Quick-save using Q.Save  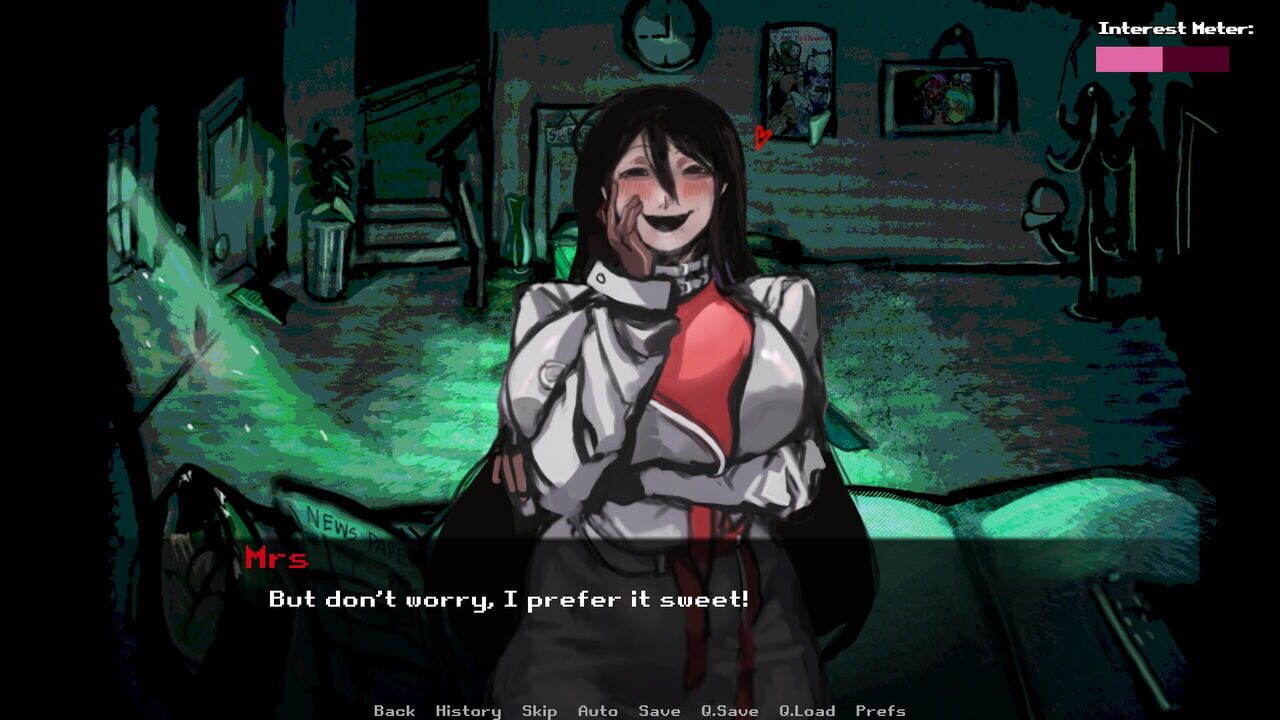tap(728, 710)
